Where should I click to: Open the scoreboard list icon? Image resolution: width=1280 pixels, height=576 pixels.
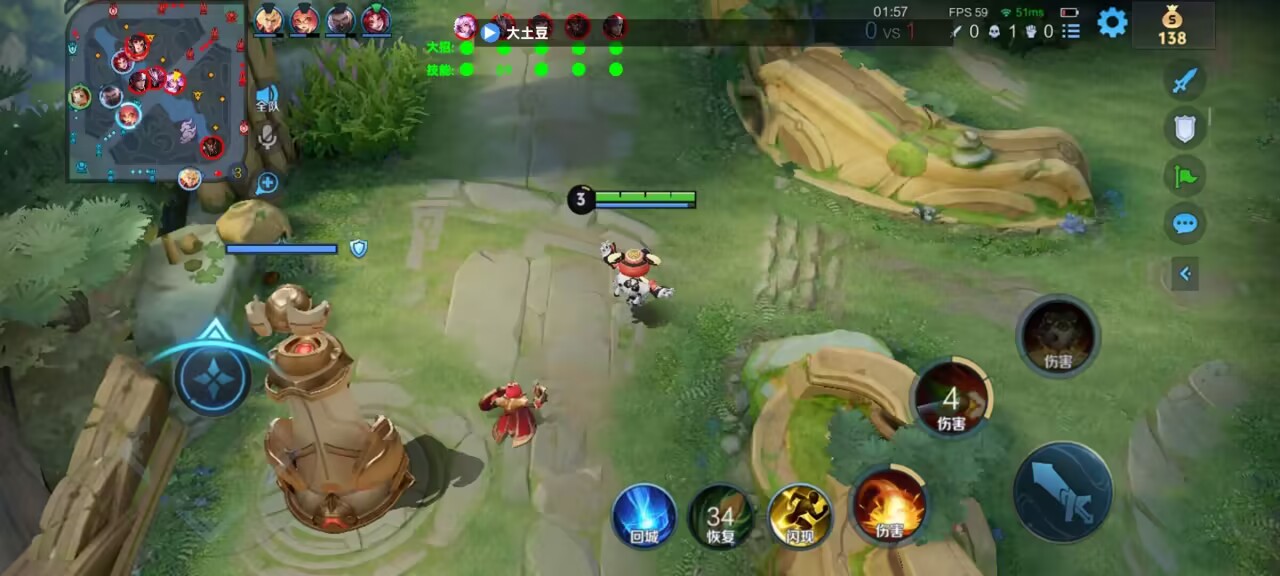[1071, 31]
